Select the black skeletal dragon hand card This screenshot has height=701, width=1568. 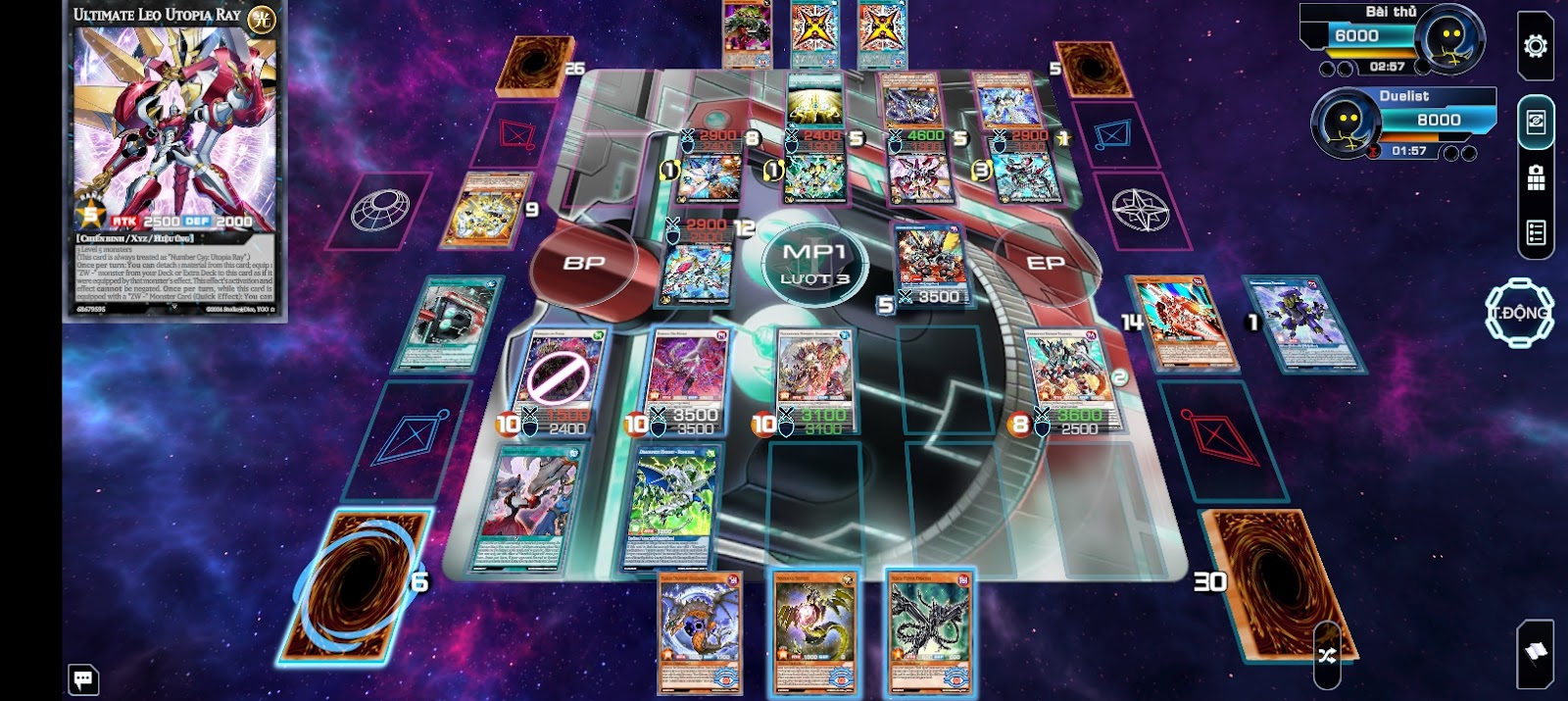point(927,632)
